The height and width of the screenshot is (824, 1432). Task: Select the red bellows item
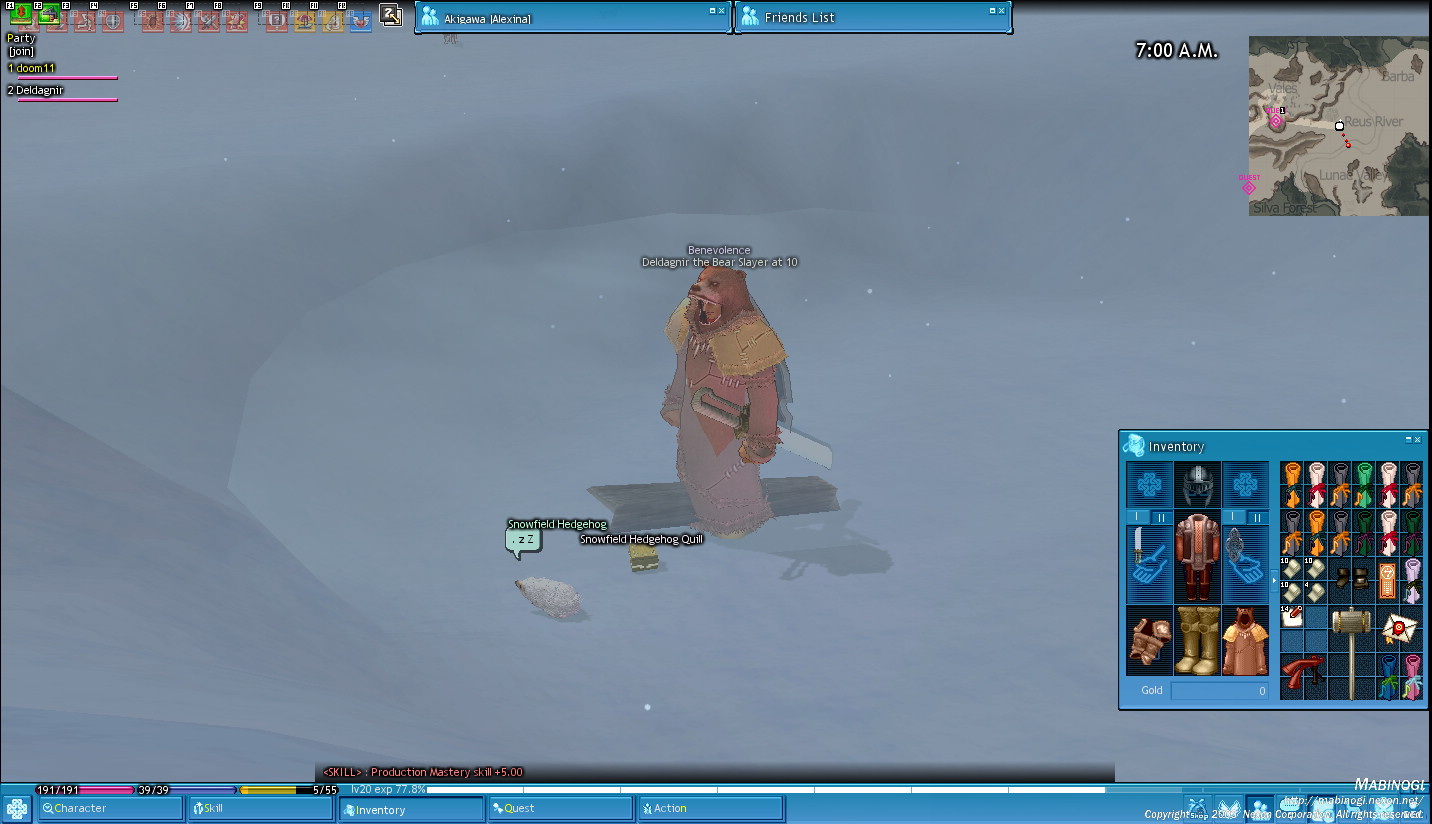[1303, 675]
